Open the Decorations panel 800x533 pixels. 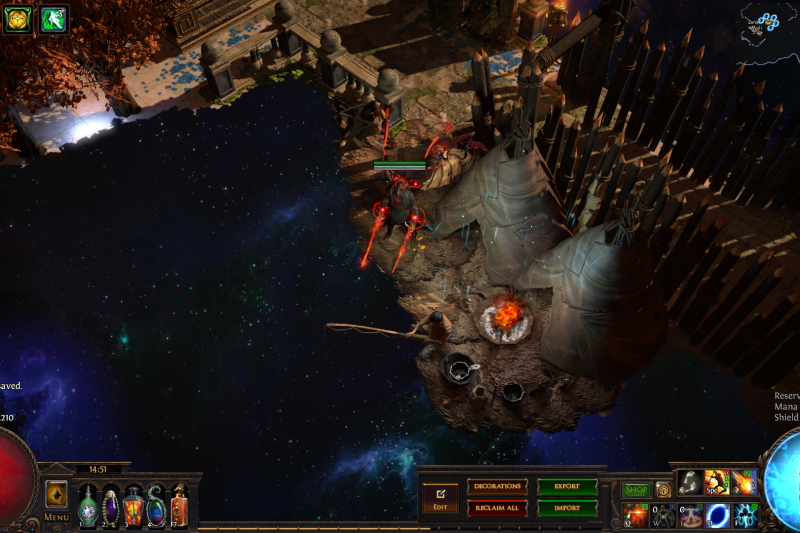coord(497,487)
